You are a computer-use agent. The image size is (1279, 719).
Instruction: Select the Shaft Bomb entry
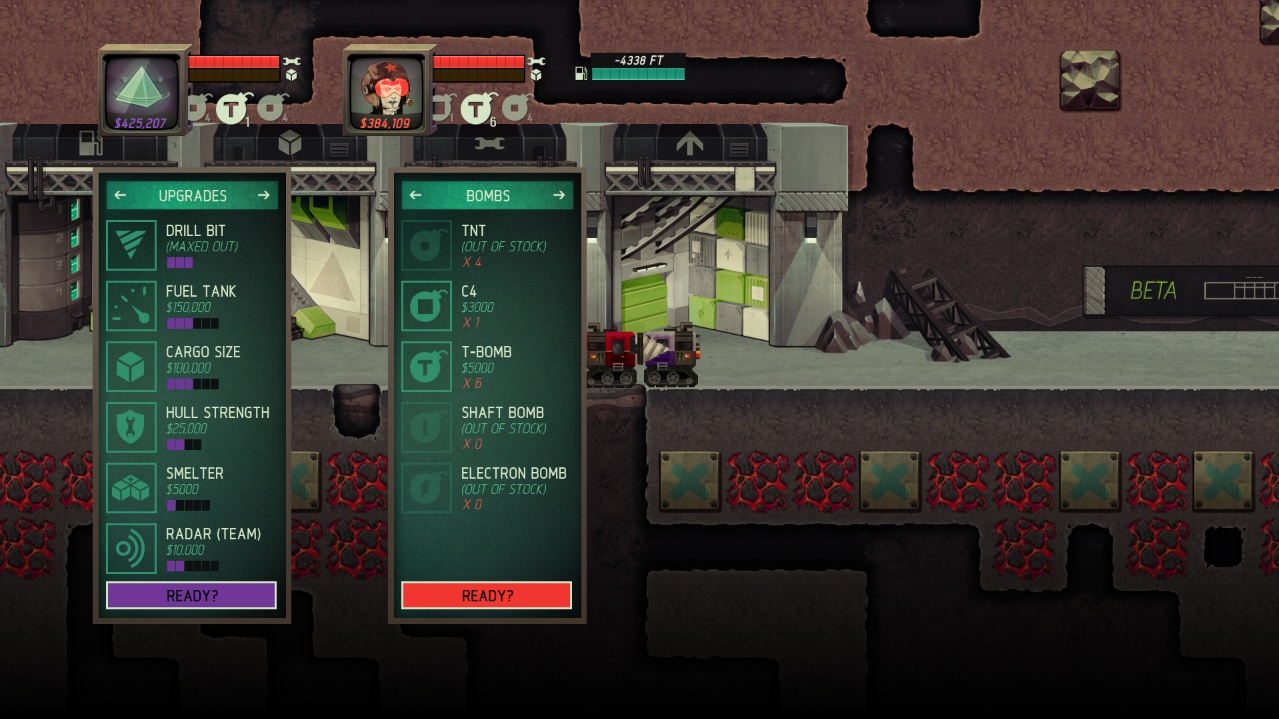point(486,427)
